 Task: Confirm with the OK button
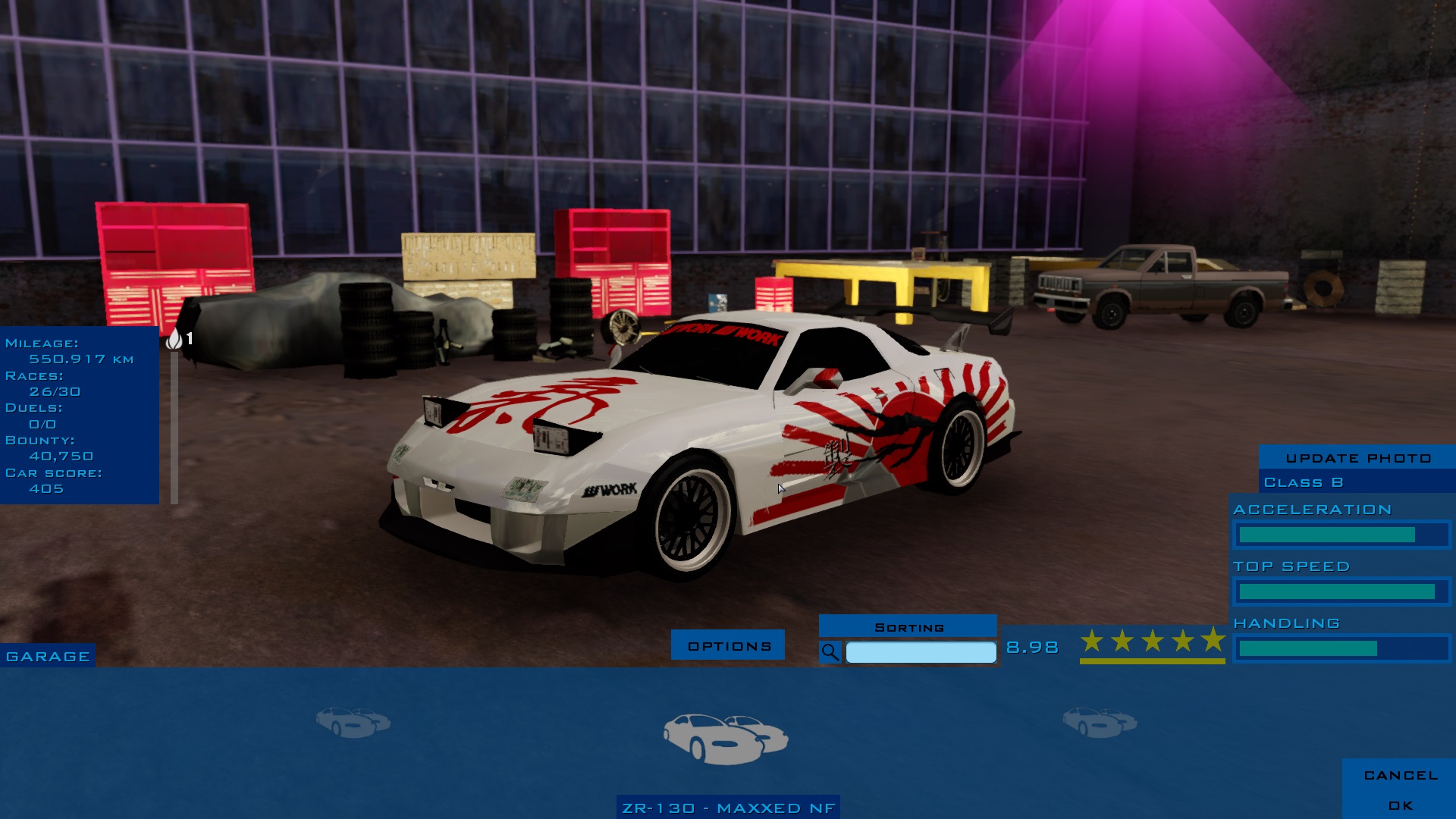(1400, 805)
